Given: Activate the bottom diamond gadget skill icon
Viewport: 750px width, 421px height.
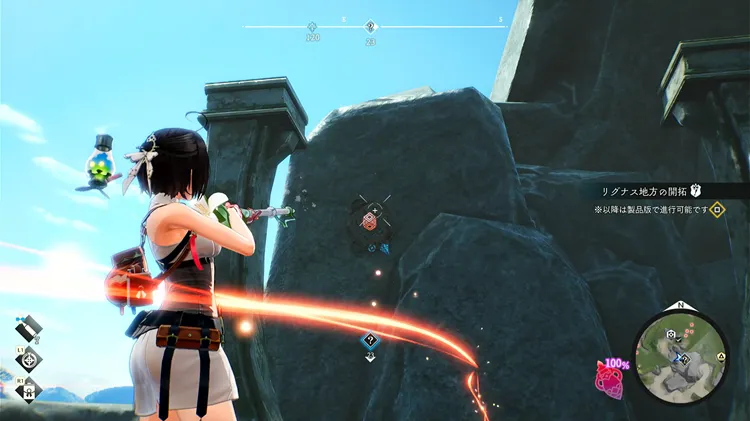Looking at the screenshot, I should coord(29,391).
